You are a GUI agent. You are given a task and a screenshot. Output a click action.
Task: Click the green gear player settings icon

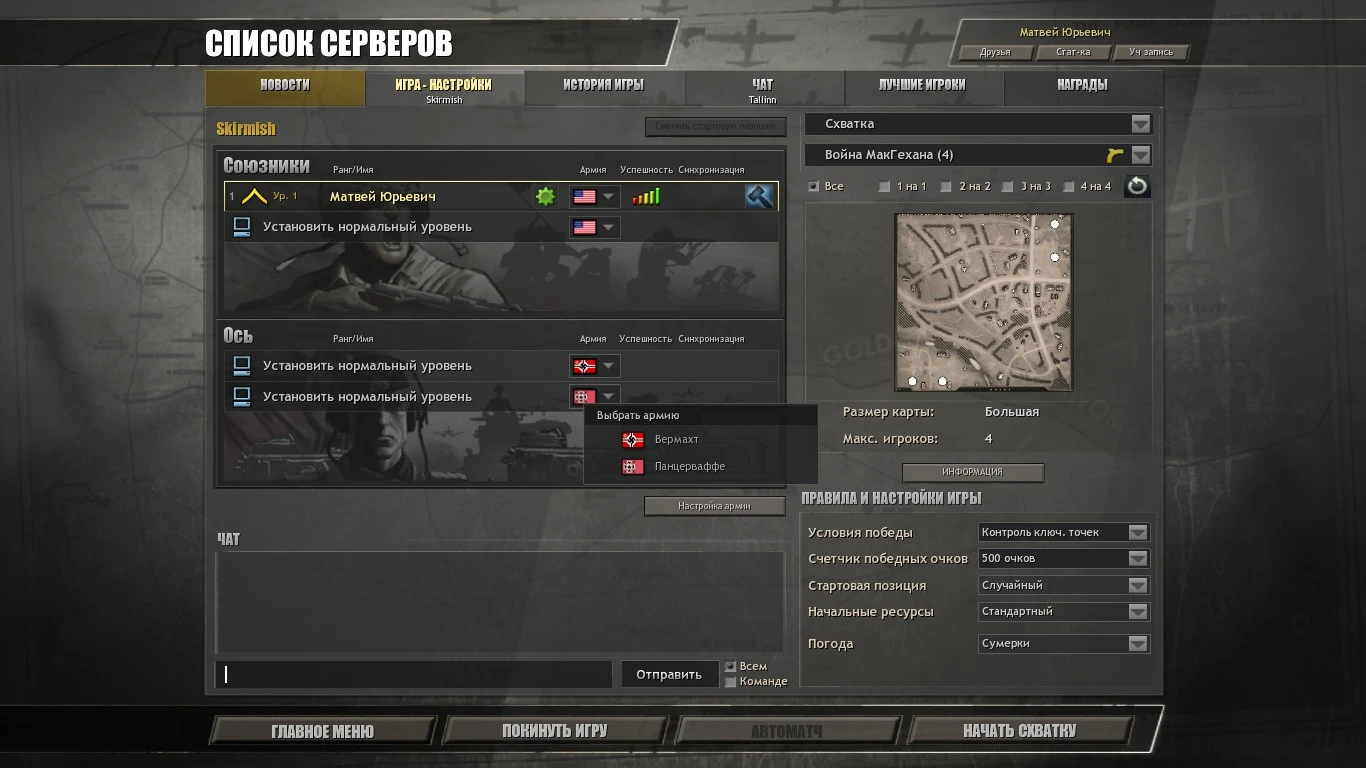pos(544,196)
